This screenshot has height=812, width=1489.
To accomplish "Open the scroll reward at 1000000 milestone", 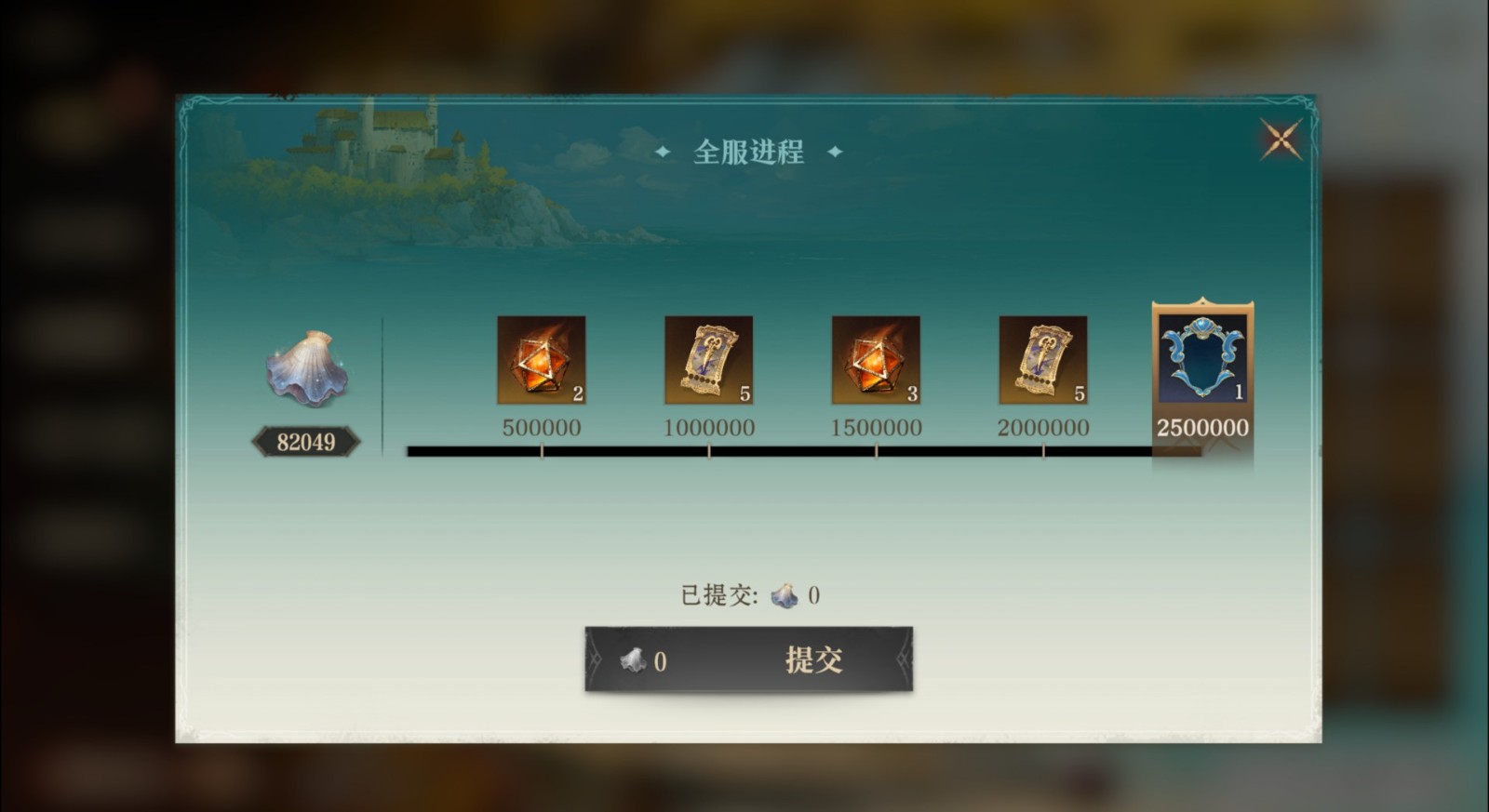I will (710, 362).
